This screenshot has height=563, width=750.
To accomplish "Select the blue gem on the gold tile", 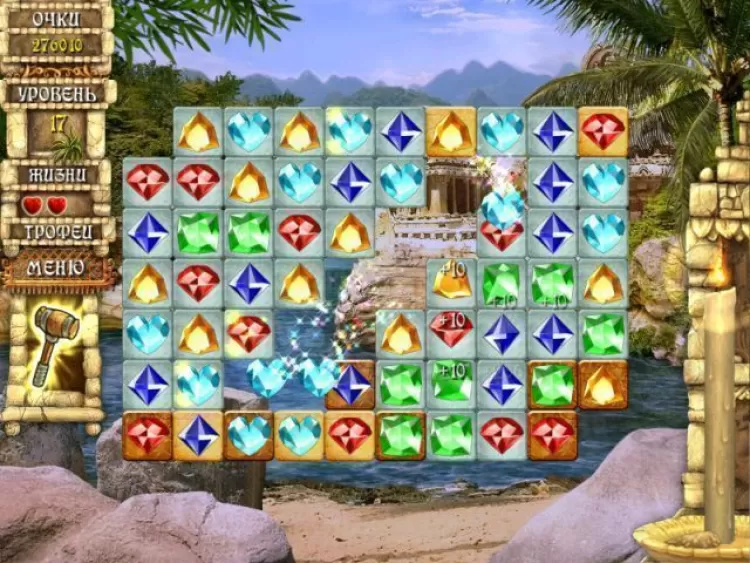I will (x=198, y=435).
